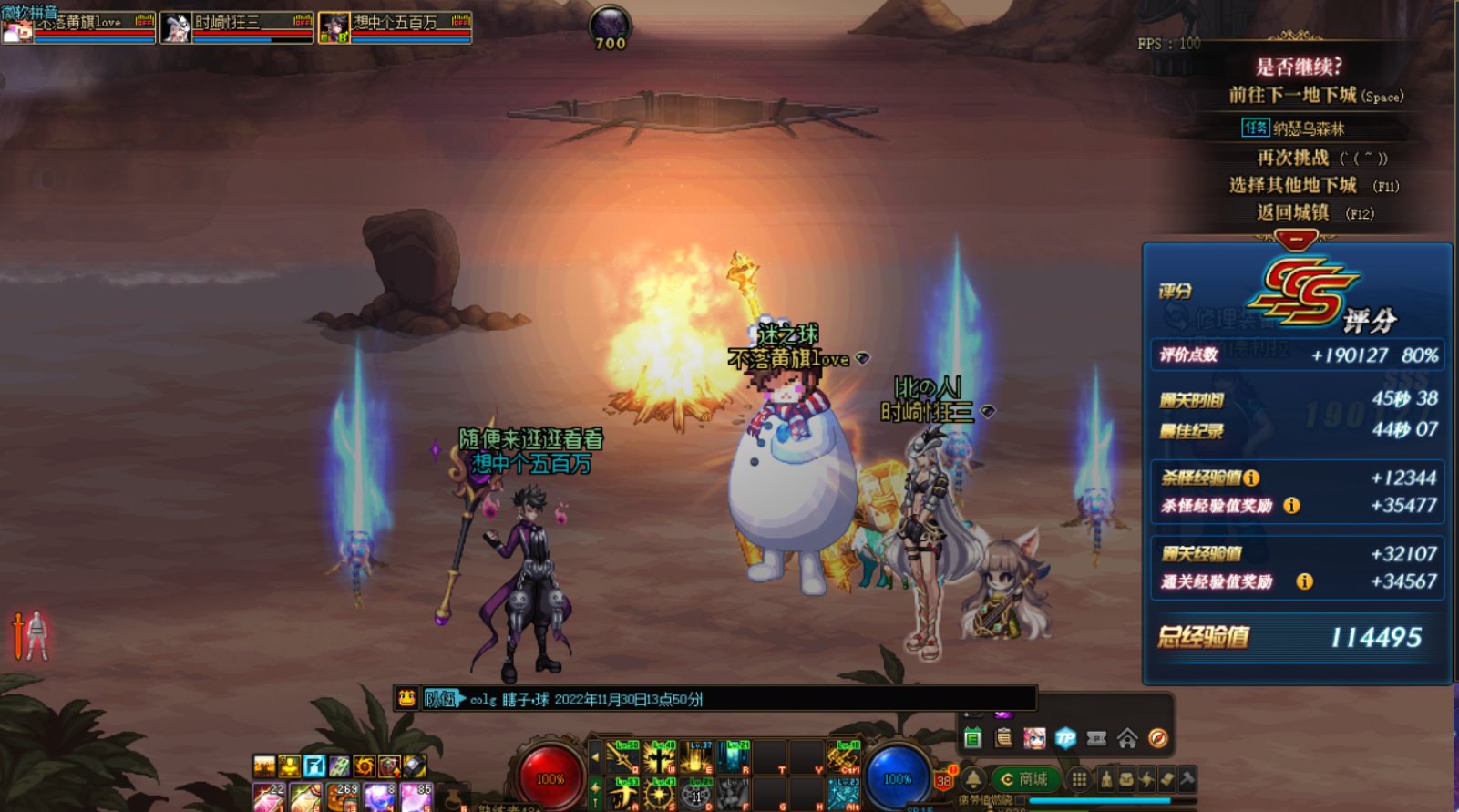Open the clipboard quest list icon
The width and height of the screenshot is (1459, 812).
1003,738
